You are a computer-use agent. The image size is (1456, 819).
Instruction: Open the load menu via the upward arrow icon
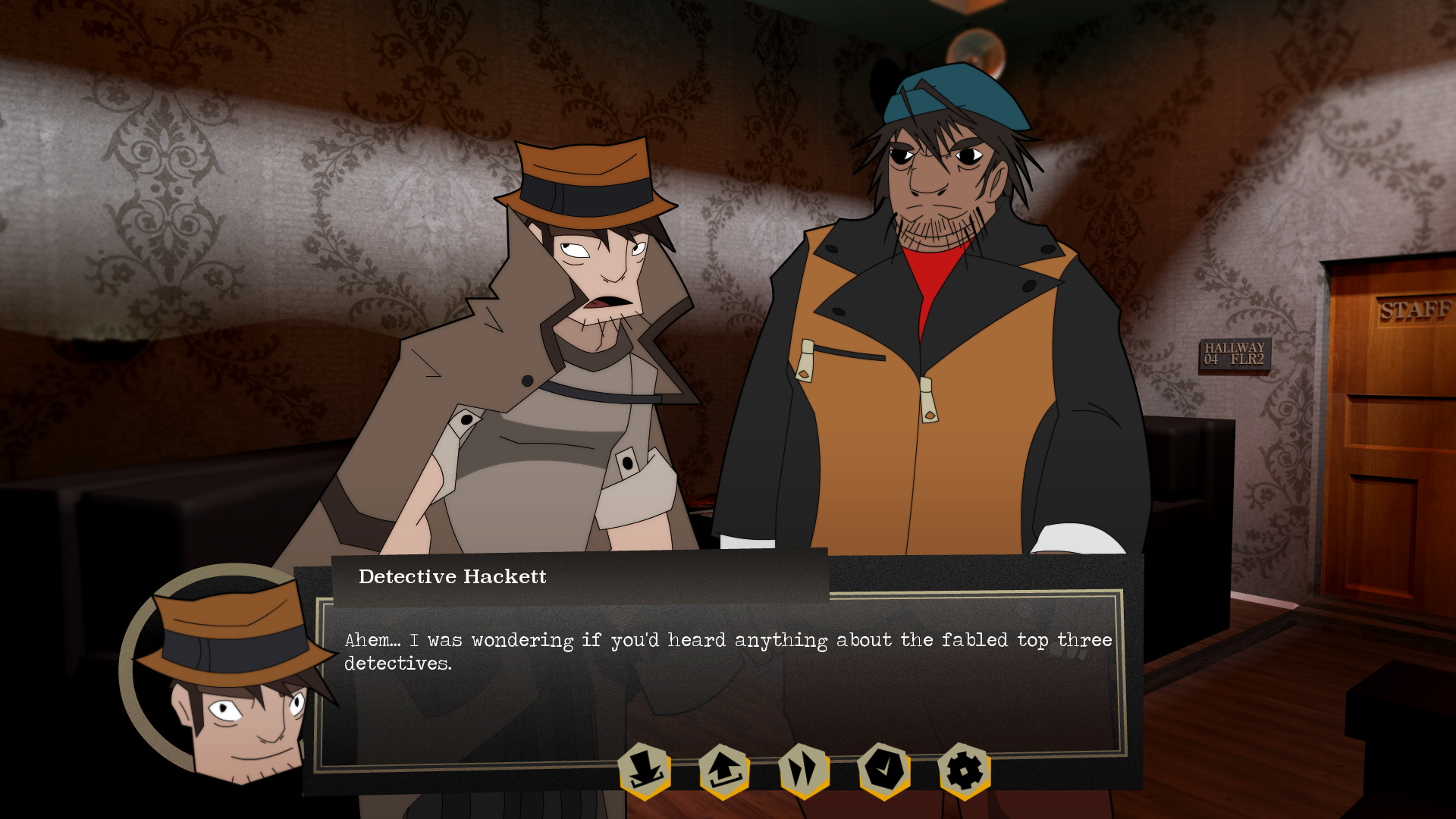click(x=724, y=770)
